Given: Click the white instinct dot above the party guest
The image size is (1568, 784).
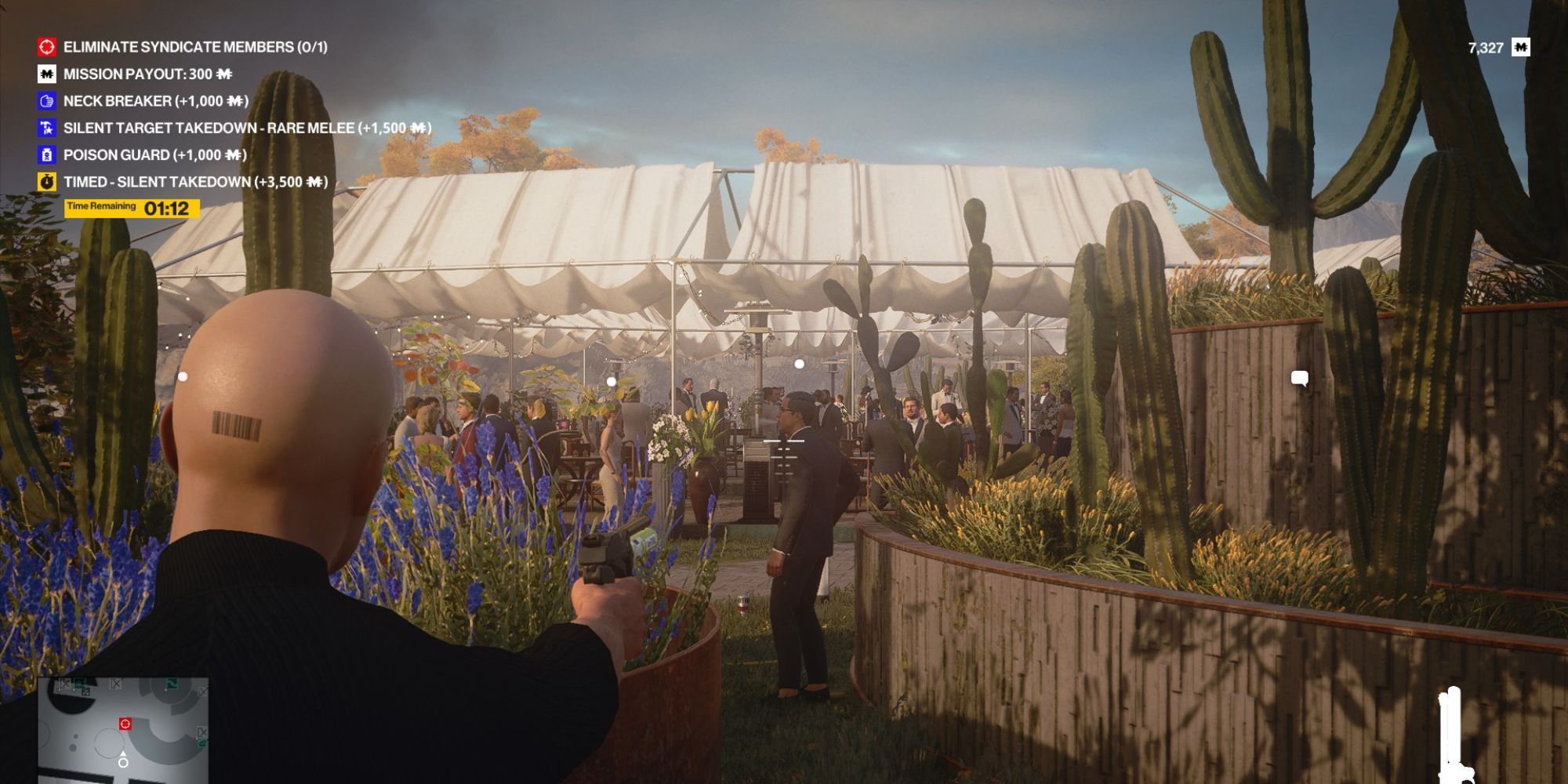Looking at the screenshot, I should pyautogui.click(x=798, y=363).
